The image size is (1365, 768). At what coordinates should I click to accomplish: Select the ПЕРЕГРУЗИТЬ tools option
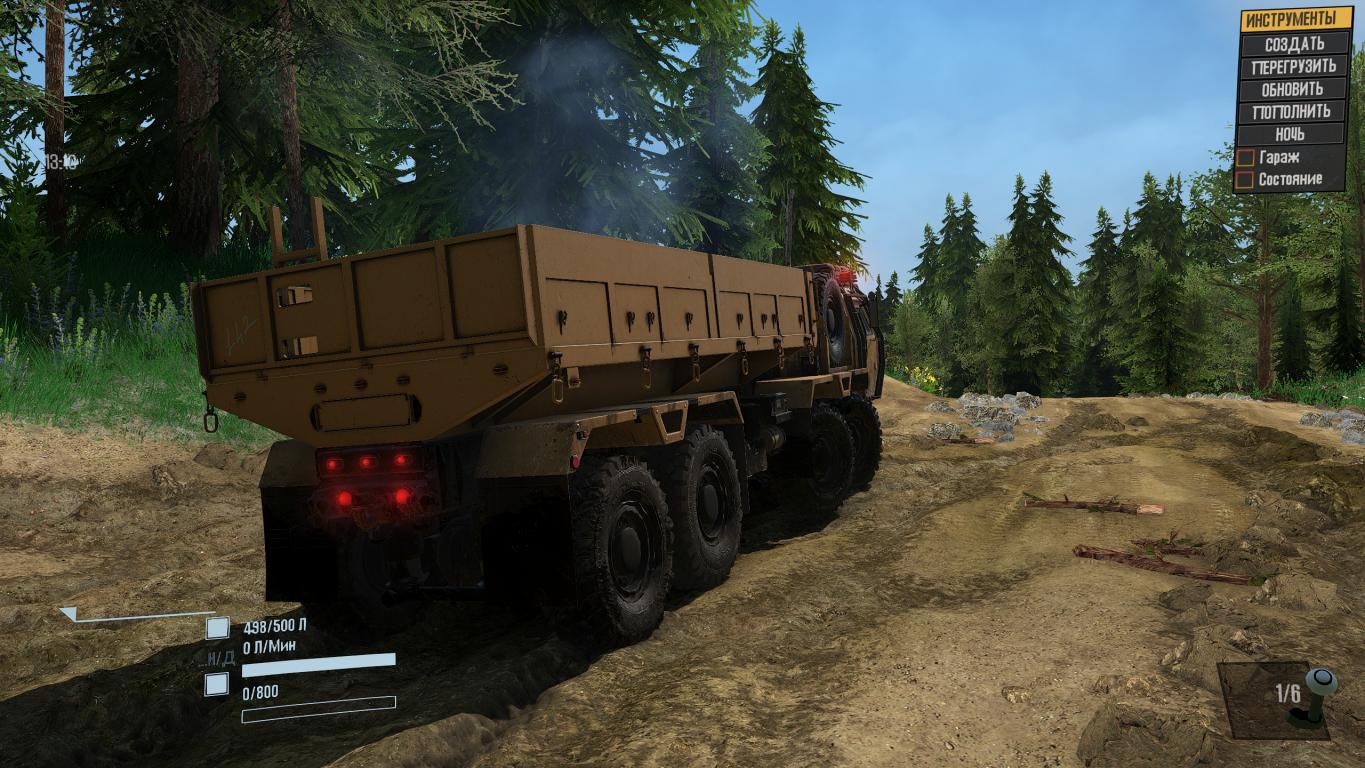pyautogui.click(x=1293, y=67)
